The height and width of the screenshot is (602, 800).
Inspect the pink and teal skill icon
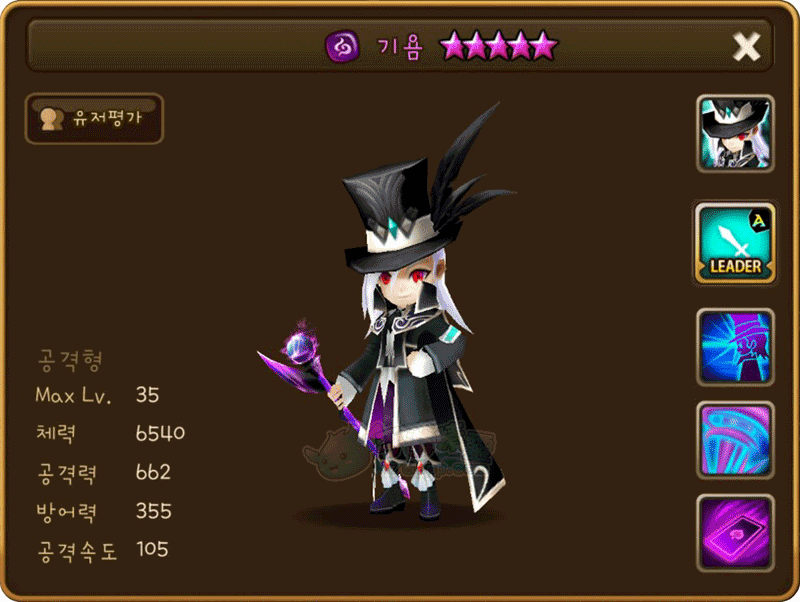(735, 439)
